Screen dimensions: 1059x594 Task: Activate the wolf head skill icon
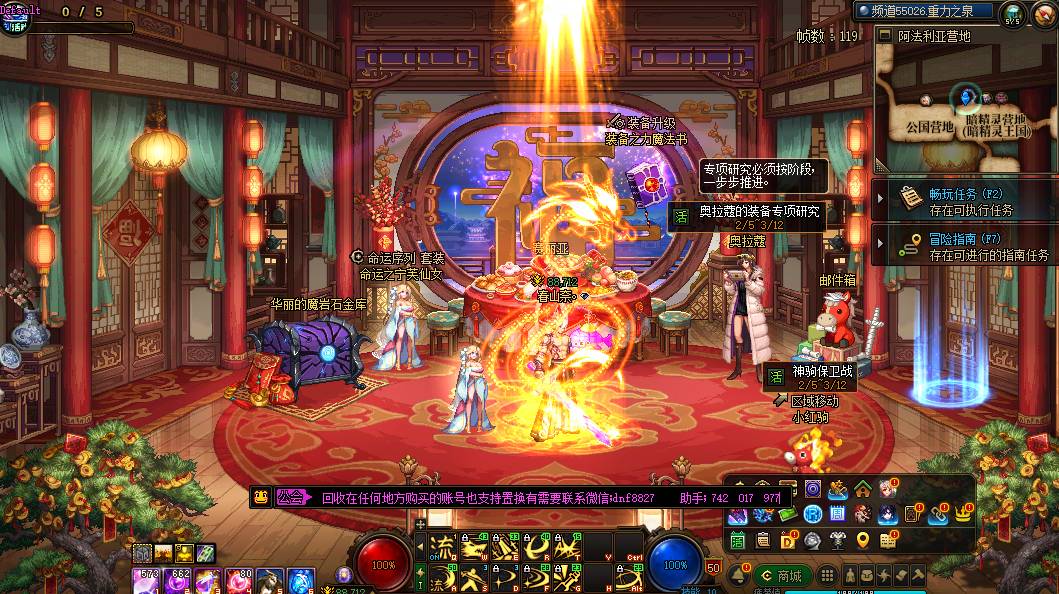271,580
